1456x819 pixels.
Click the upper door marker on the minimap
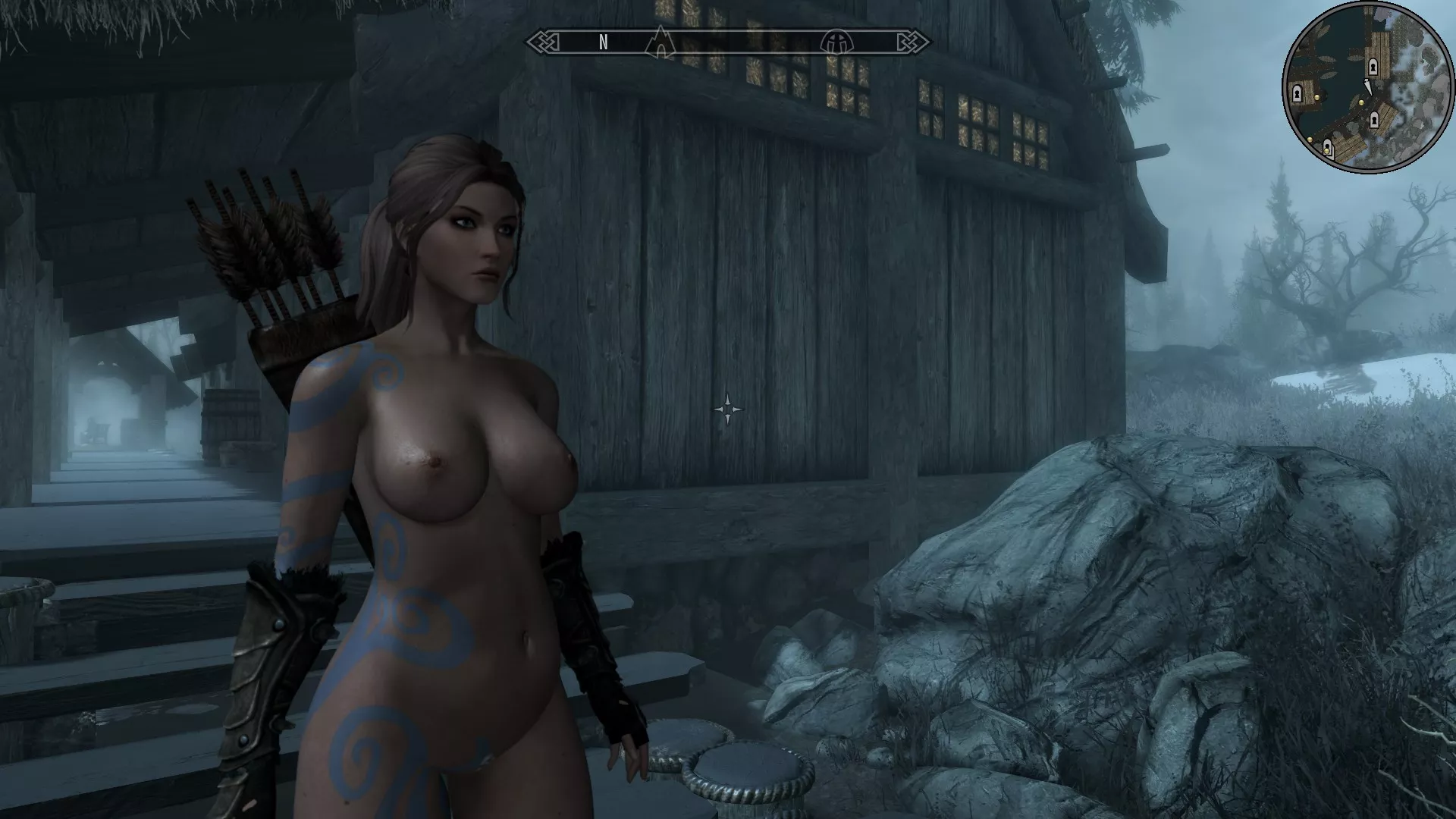coord(1373,66)
